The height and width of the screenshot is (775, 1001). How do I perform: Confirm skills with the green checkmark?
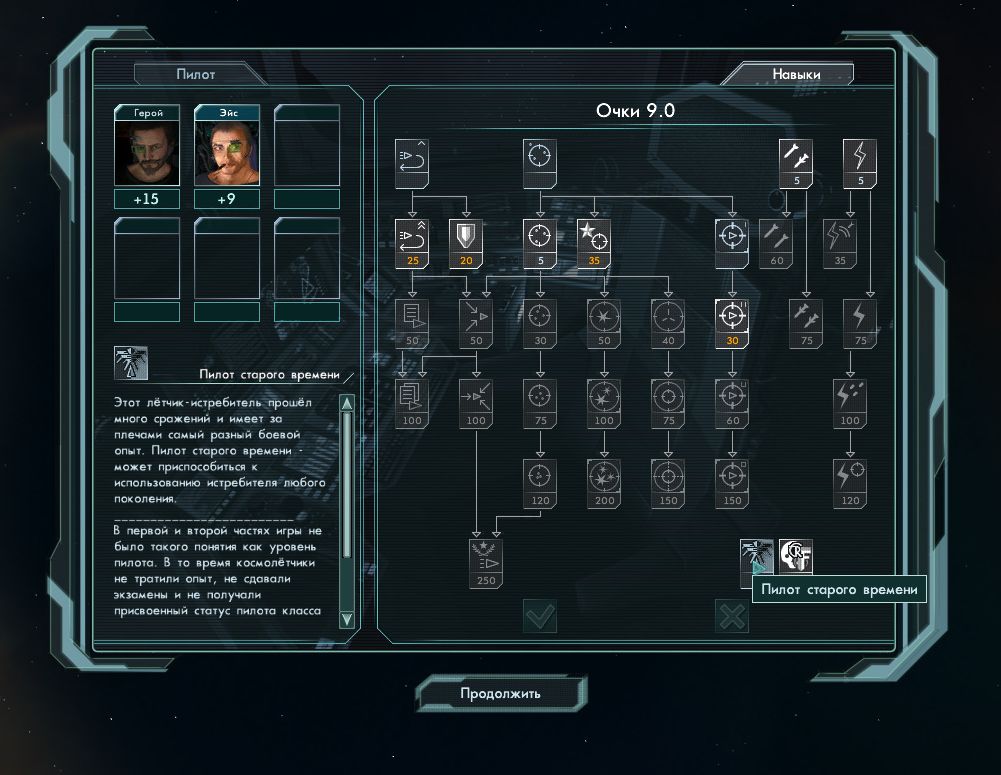click(540, 616)
